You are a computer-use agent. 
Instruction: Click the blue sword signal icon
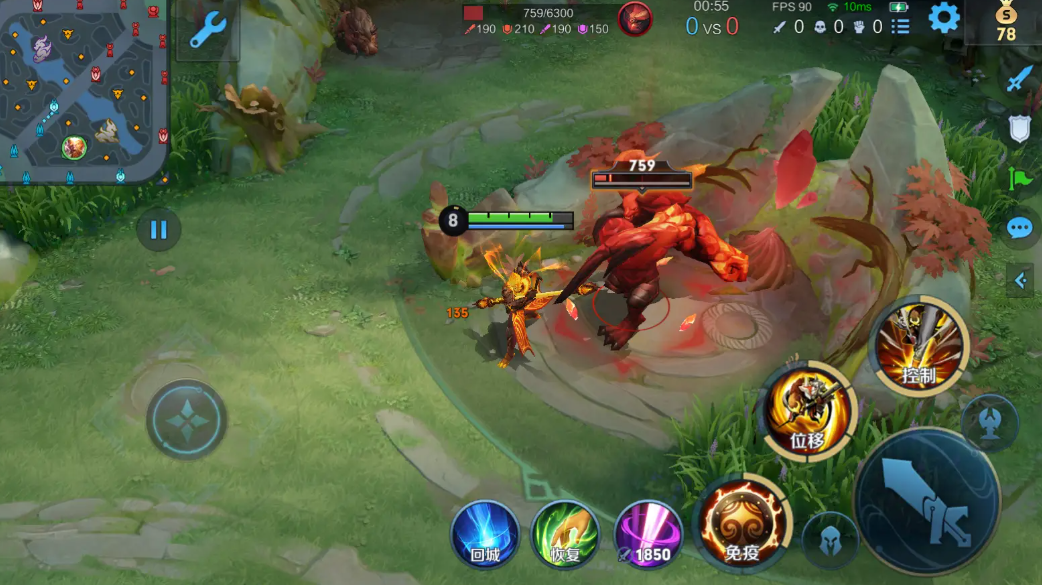pos(1019,79)
